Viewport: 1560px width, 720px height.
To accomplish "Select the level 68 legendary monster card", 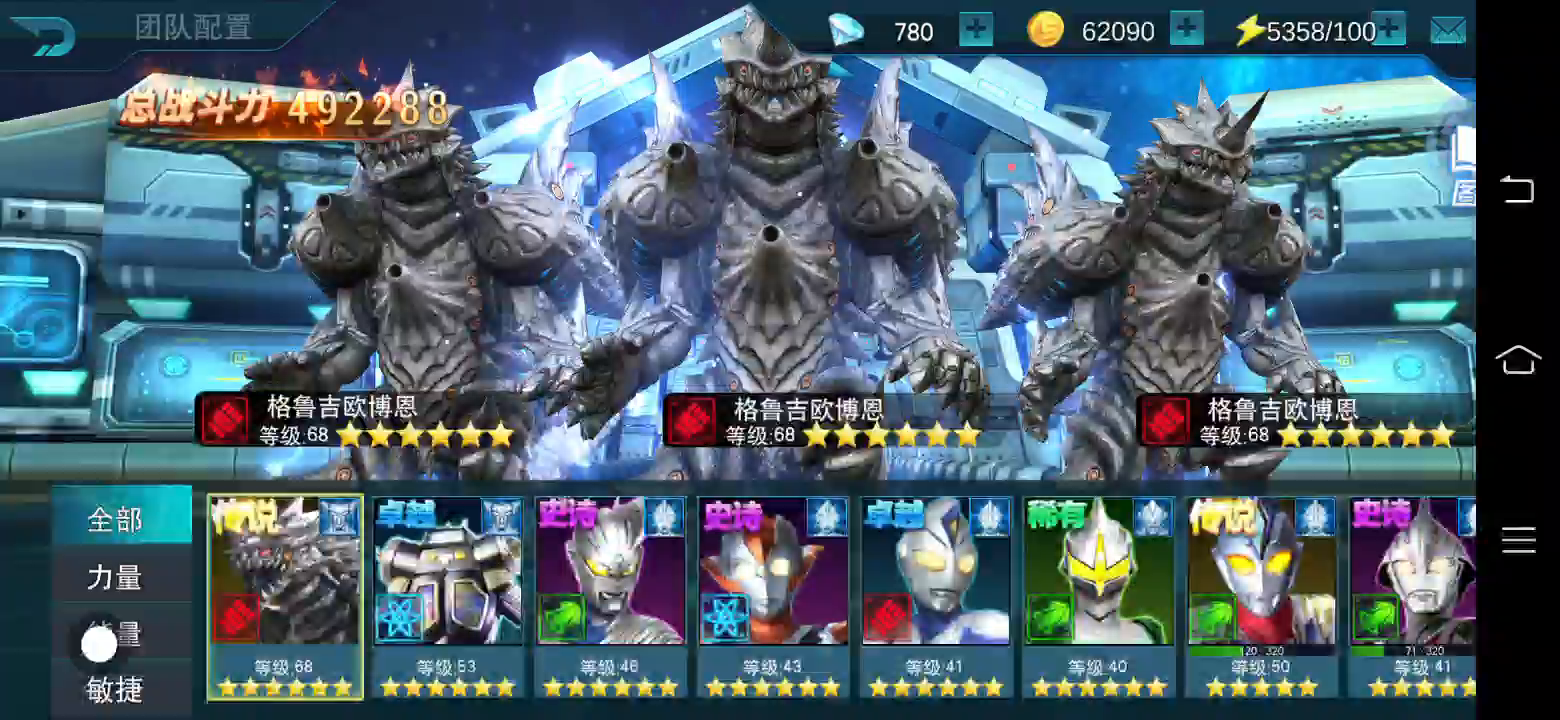I will 285,596.
